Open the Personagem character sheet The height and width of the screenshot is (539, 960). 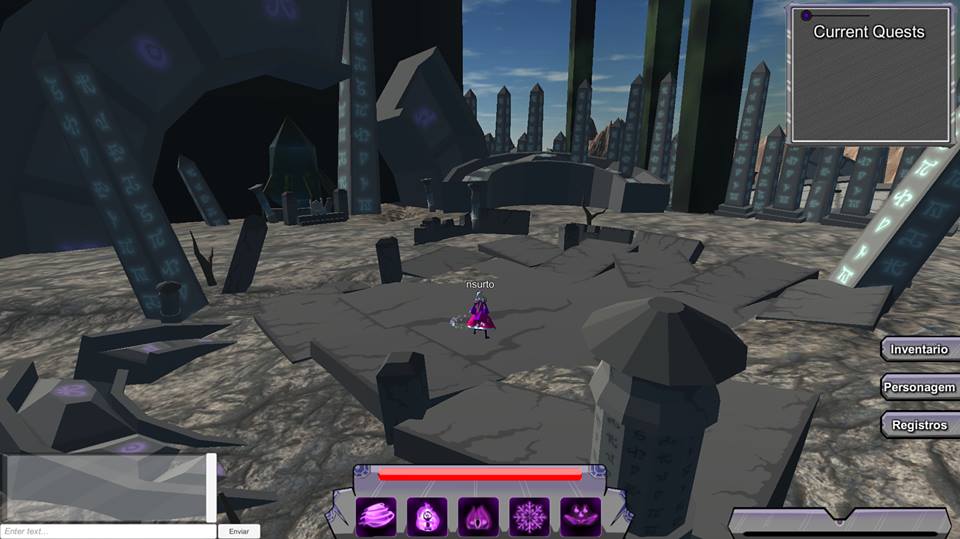[x=920, y=387]
